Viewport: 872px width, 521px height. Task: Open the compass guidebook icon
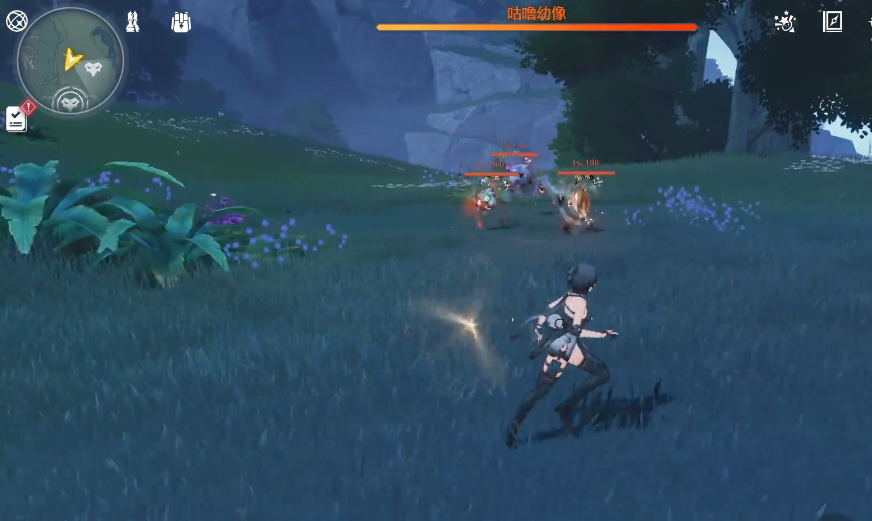832,21
